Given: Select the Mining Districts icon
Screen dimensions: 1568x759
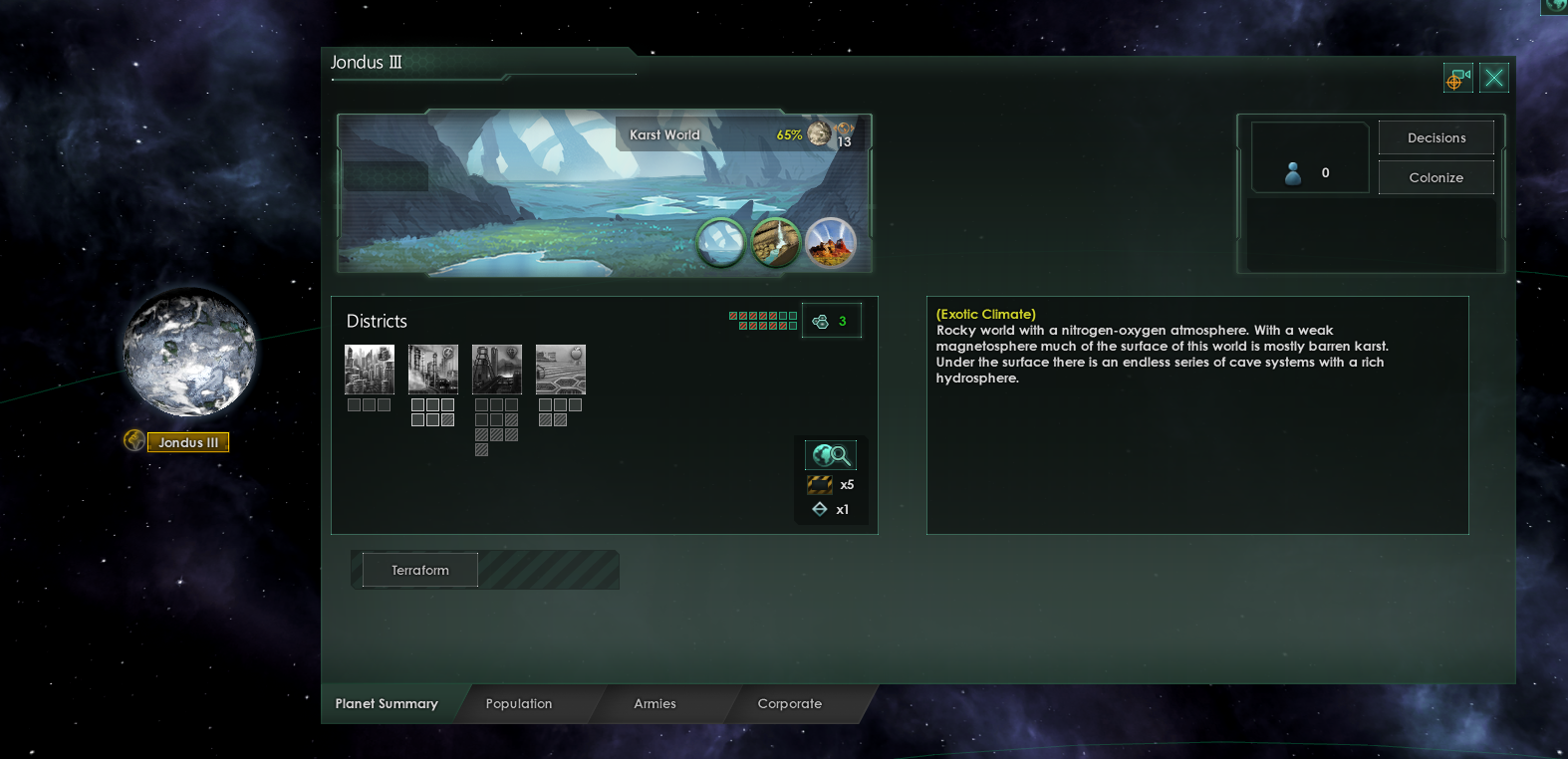Looking at the screenshot, I should (x=497, y=369).
